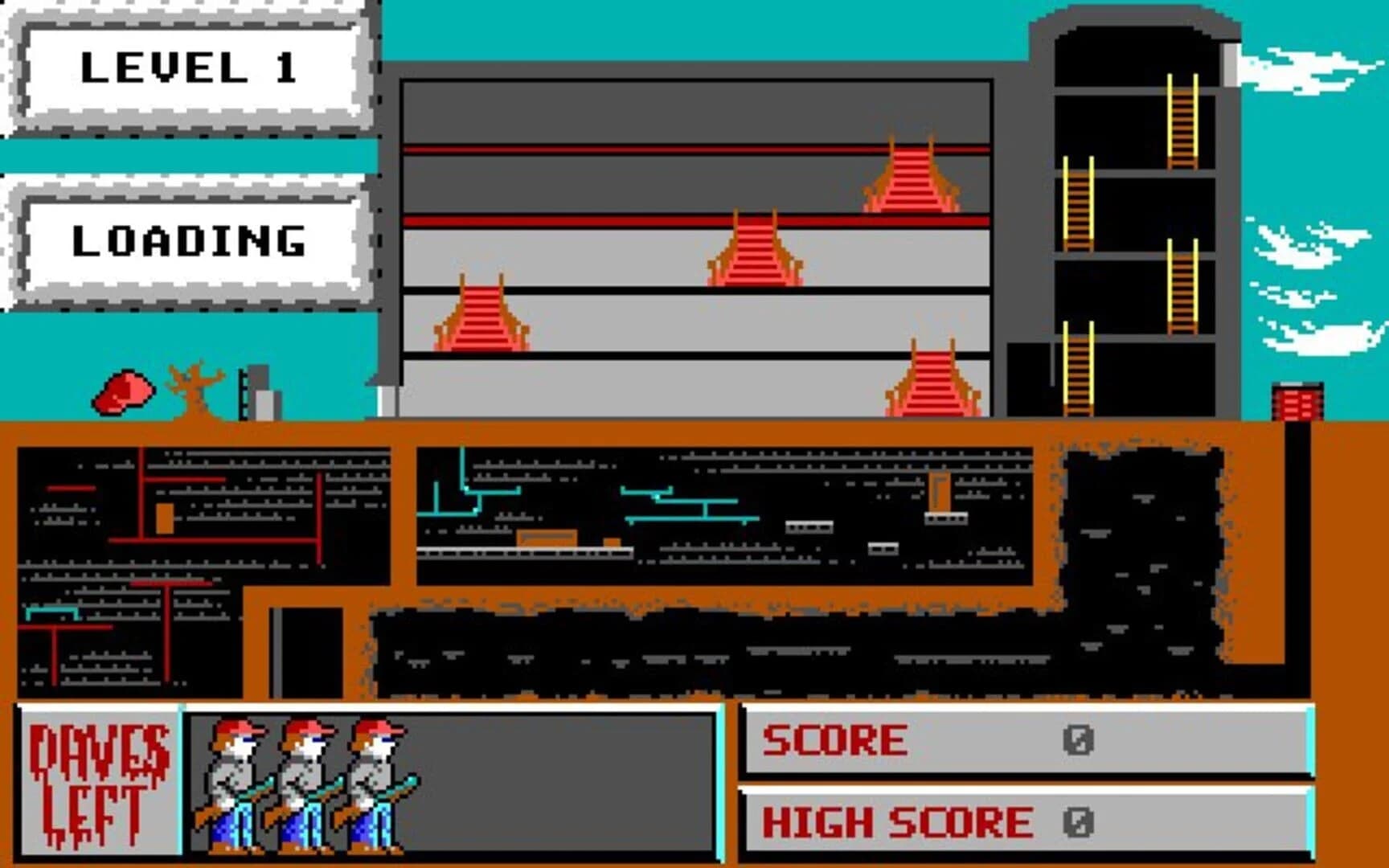Click the pink rock near the tree
The height and width of the screenshot is (868, 1389).
[125, 394]
